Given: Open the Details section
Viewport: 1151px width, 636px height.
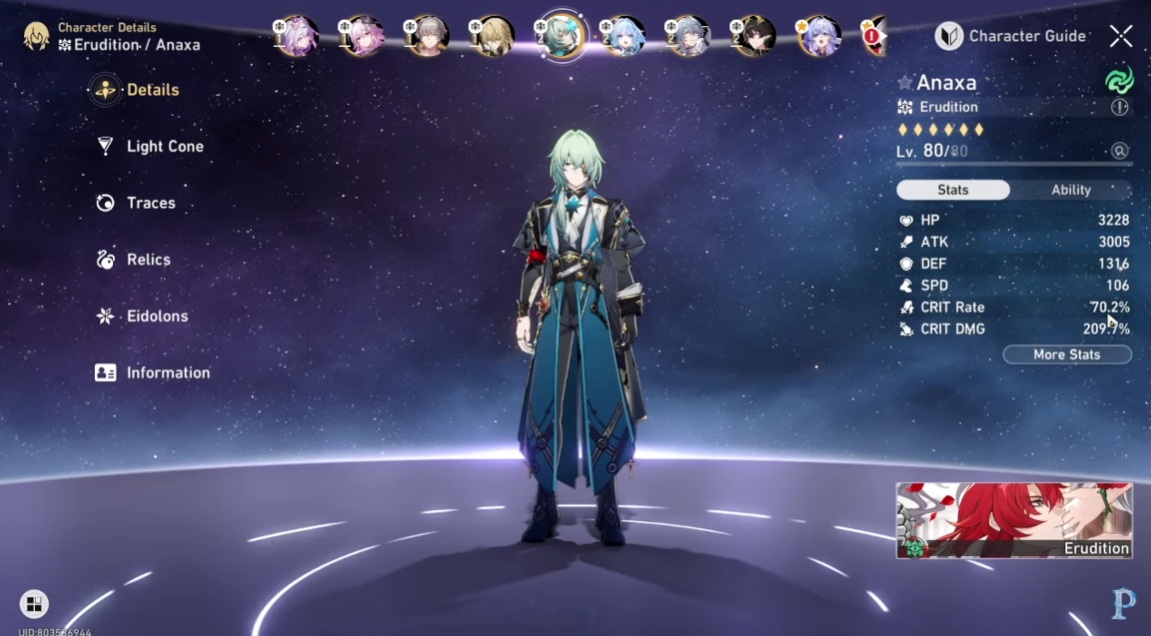Looking at the screenshot, I should [152, 90].
